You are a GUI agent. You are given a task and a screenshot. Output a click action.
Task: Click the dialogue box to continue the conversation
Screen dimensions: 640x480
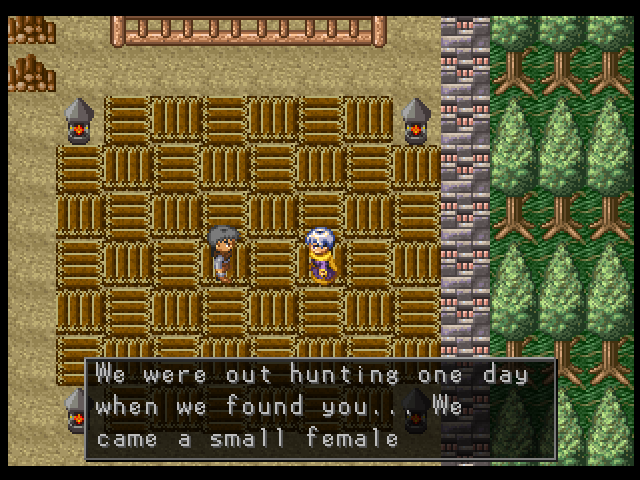[x=320, y=408]
